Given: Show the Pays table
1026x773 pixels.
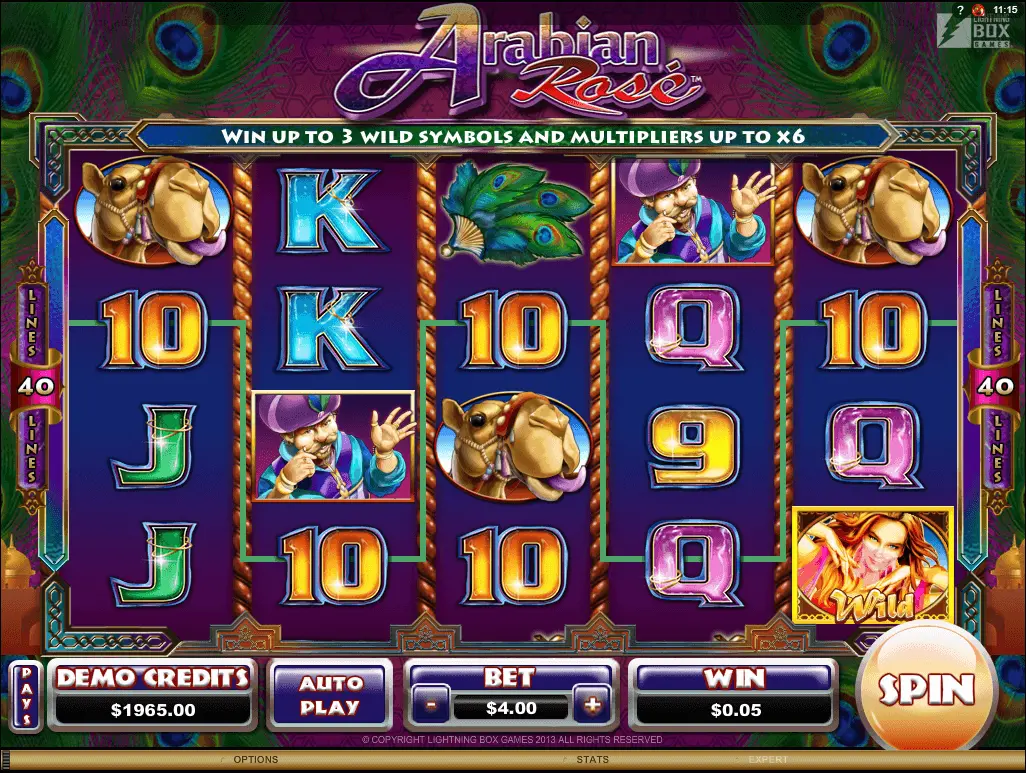Looking at the screenshot, I should (26, 693).
